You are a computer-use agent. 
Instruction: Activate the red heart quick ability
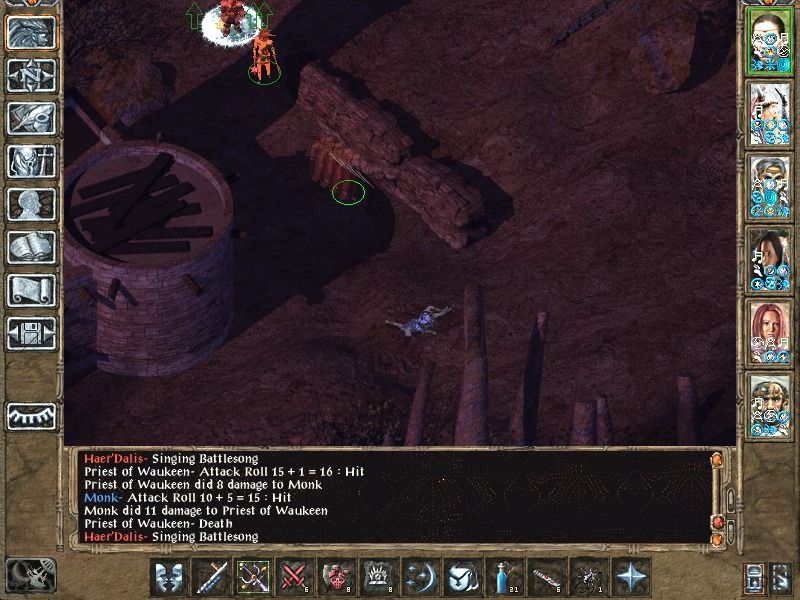(x=337, y=577)
